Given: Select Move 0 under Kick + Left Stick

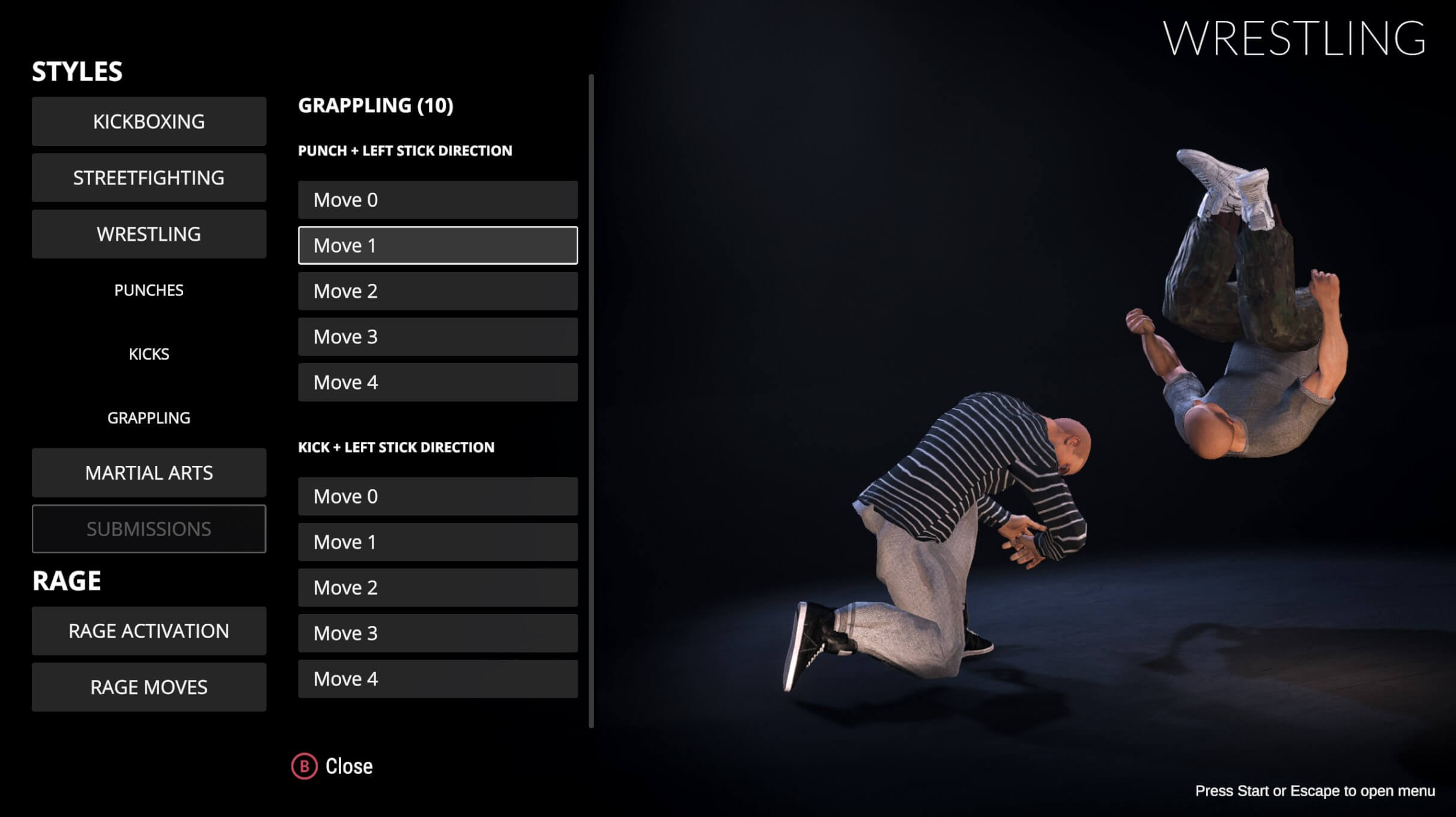Looking at the screenshot, I should click(437, 496).
